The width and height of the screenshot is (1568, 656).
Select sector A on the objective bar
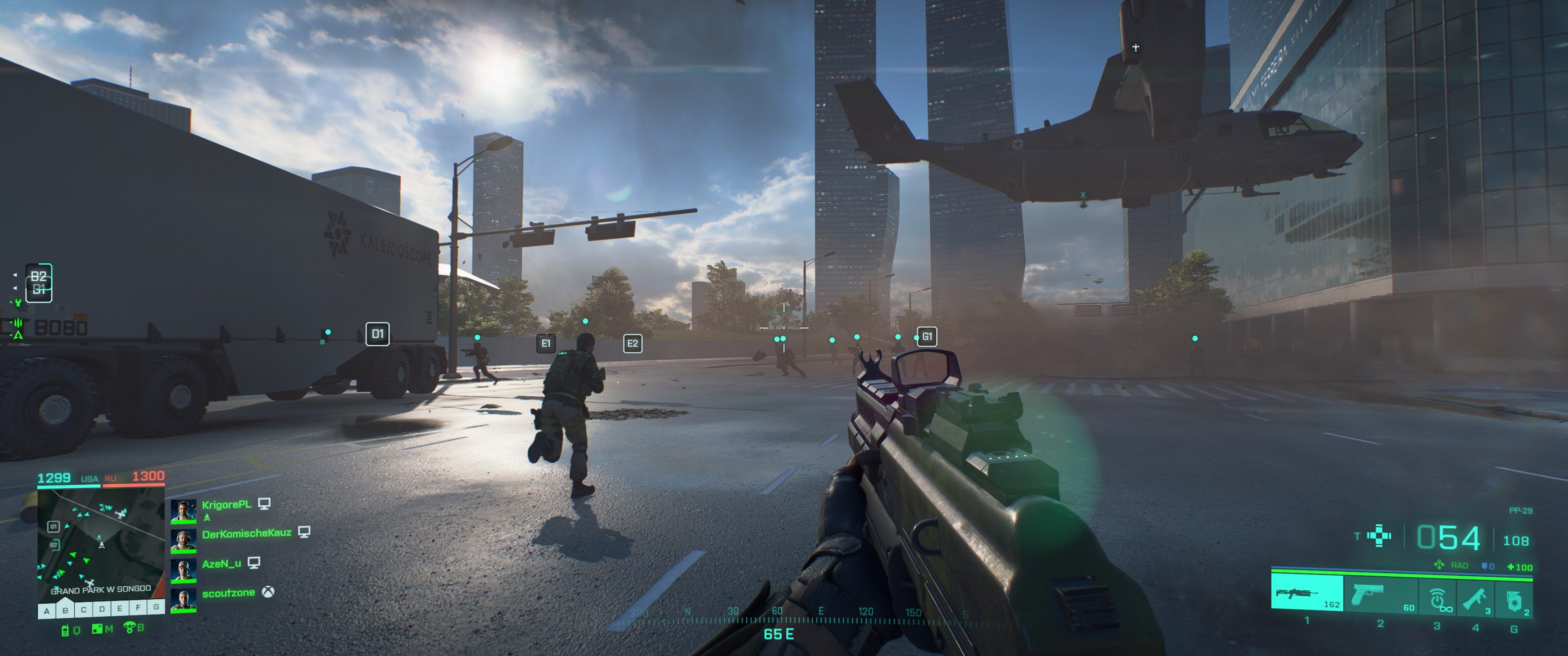point(47,610)
